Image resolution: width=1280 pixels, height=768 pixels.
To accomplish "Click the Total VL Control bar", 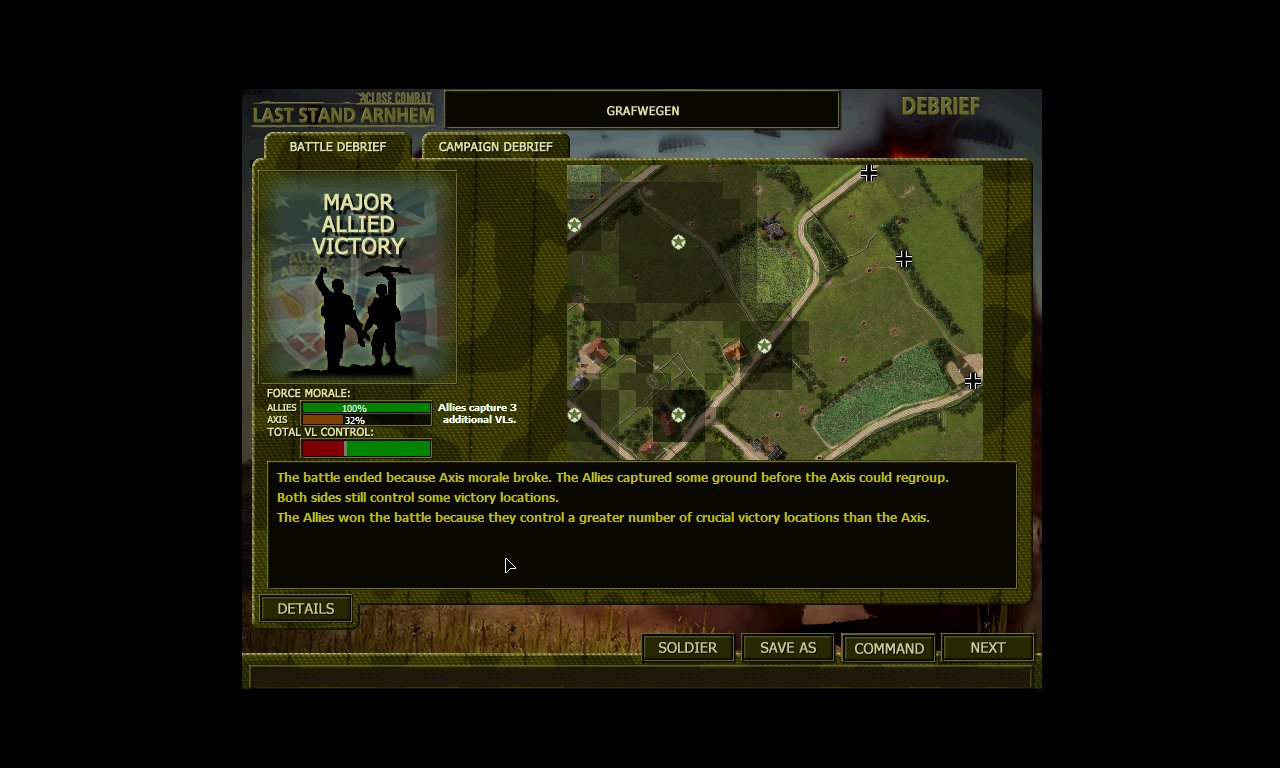I will click(365, 446).
